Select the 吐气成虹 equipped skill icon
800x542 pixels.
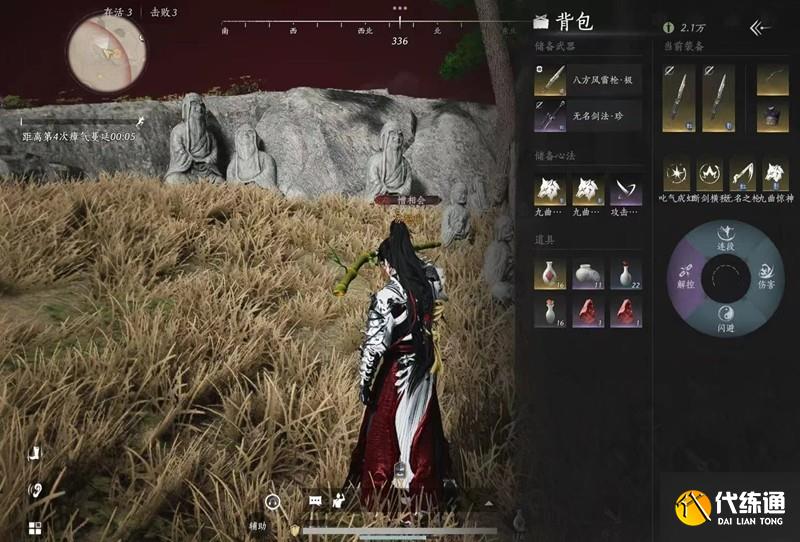pyautogui.click(x=678, y=175)
